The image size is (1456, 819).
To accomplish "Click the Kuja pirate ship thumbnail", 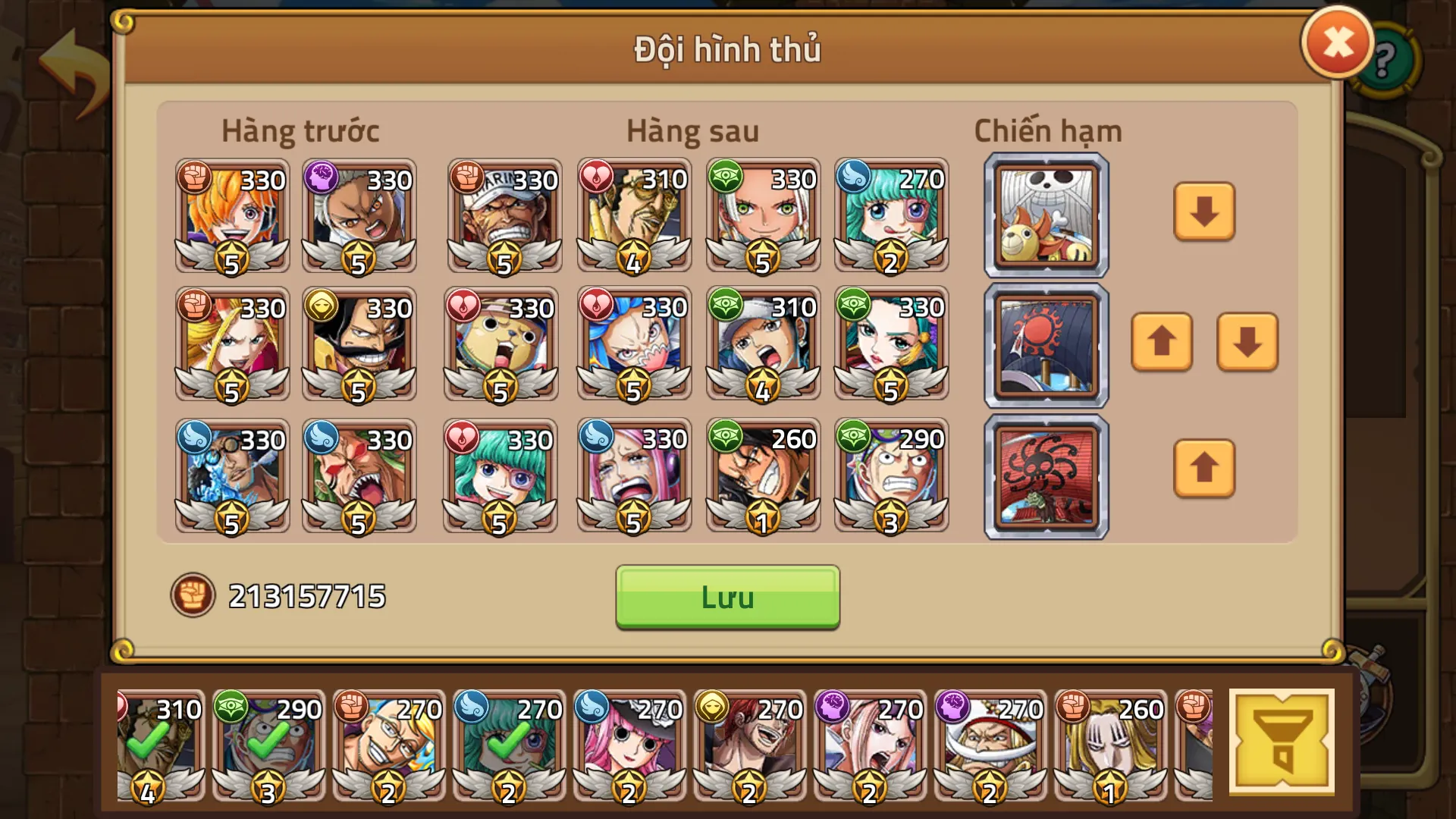I will 1044,475.
